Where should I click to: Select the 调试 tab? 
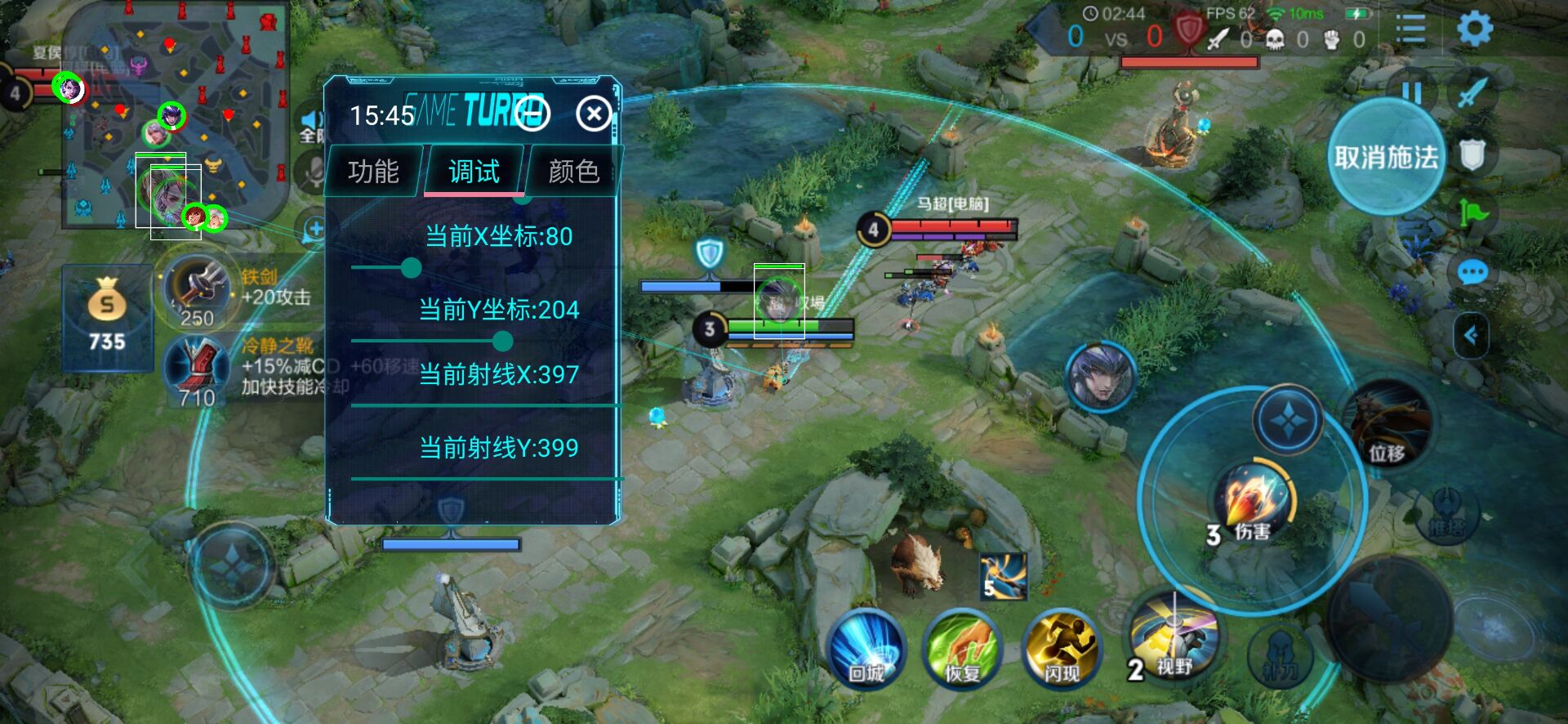coord(474,172)
